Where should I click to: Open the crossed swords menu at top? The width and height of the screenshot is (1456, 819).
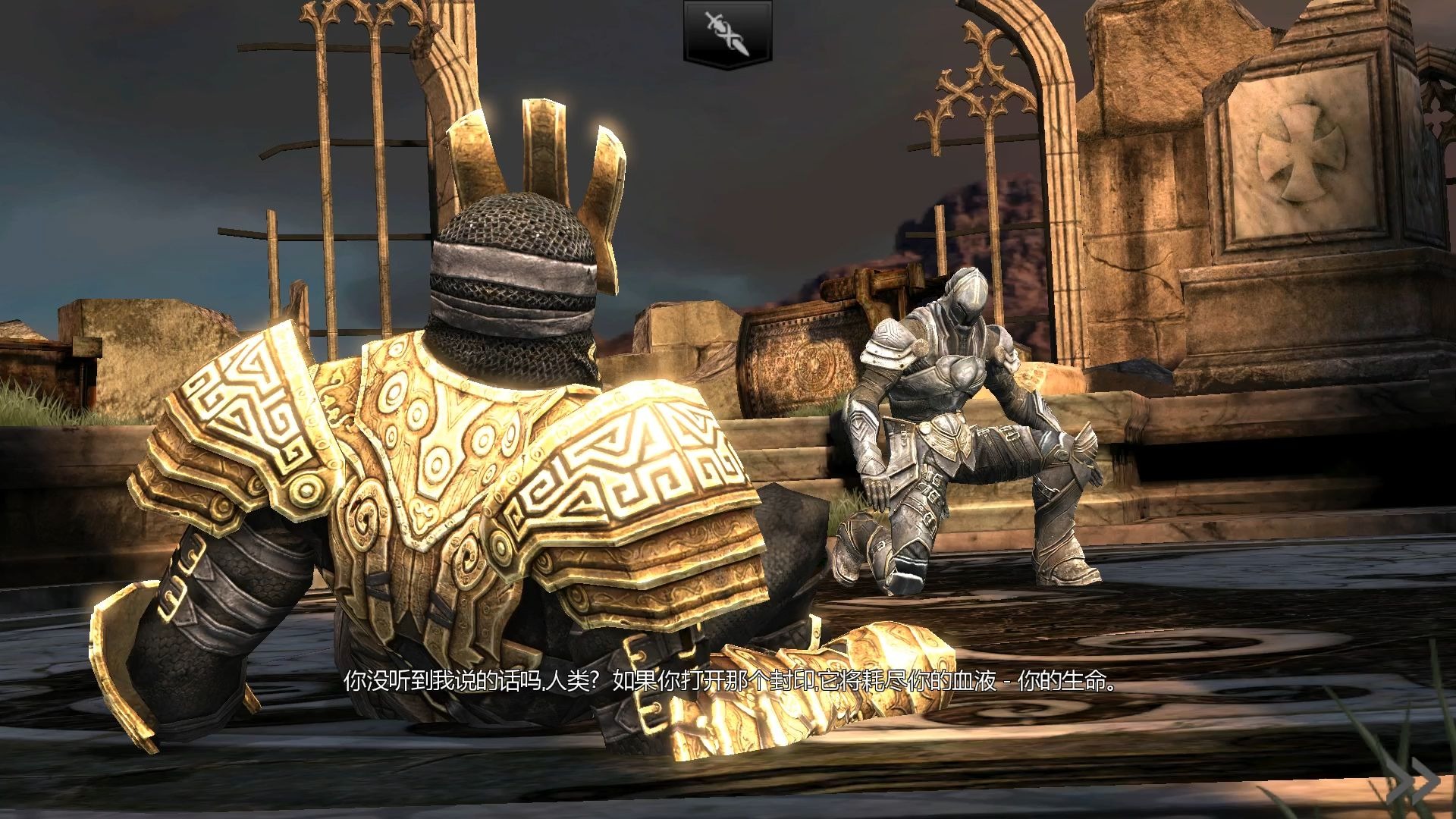coord(728,33)
